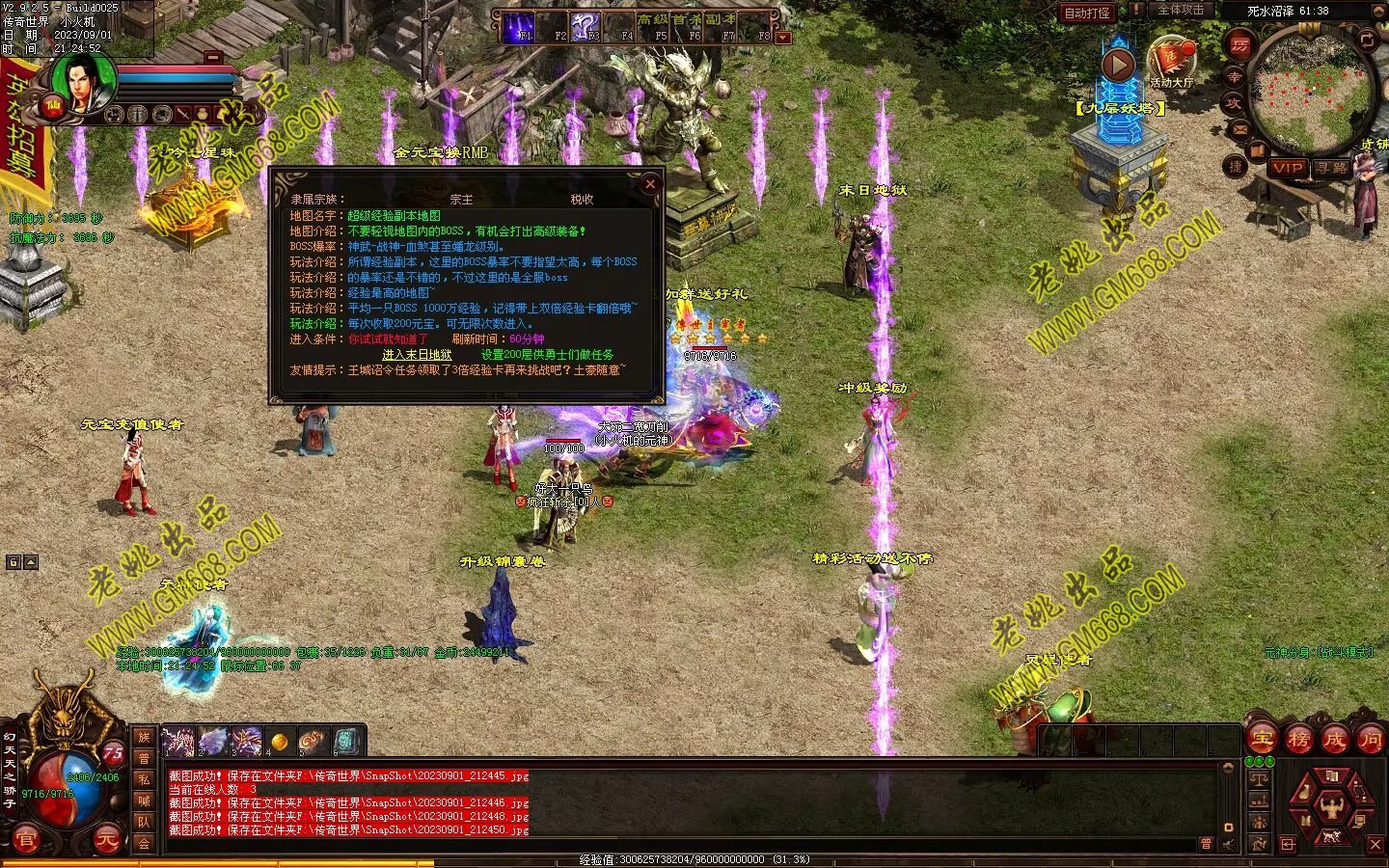Open the mail envelope icon
The width and height of the screenshot is (1389, 868).
point(1239,128)
